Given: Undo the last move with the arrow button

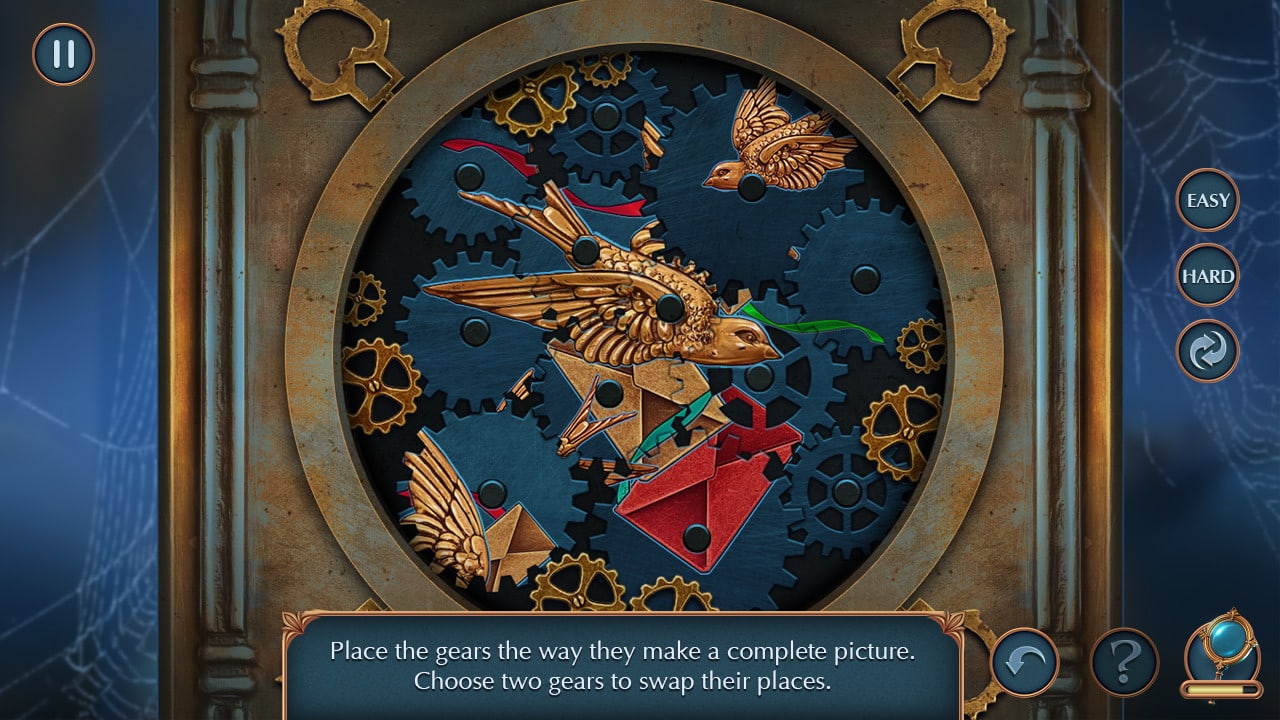Looking at the screenshot, I should [x=1025, y=661].
